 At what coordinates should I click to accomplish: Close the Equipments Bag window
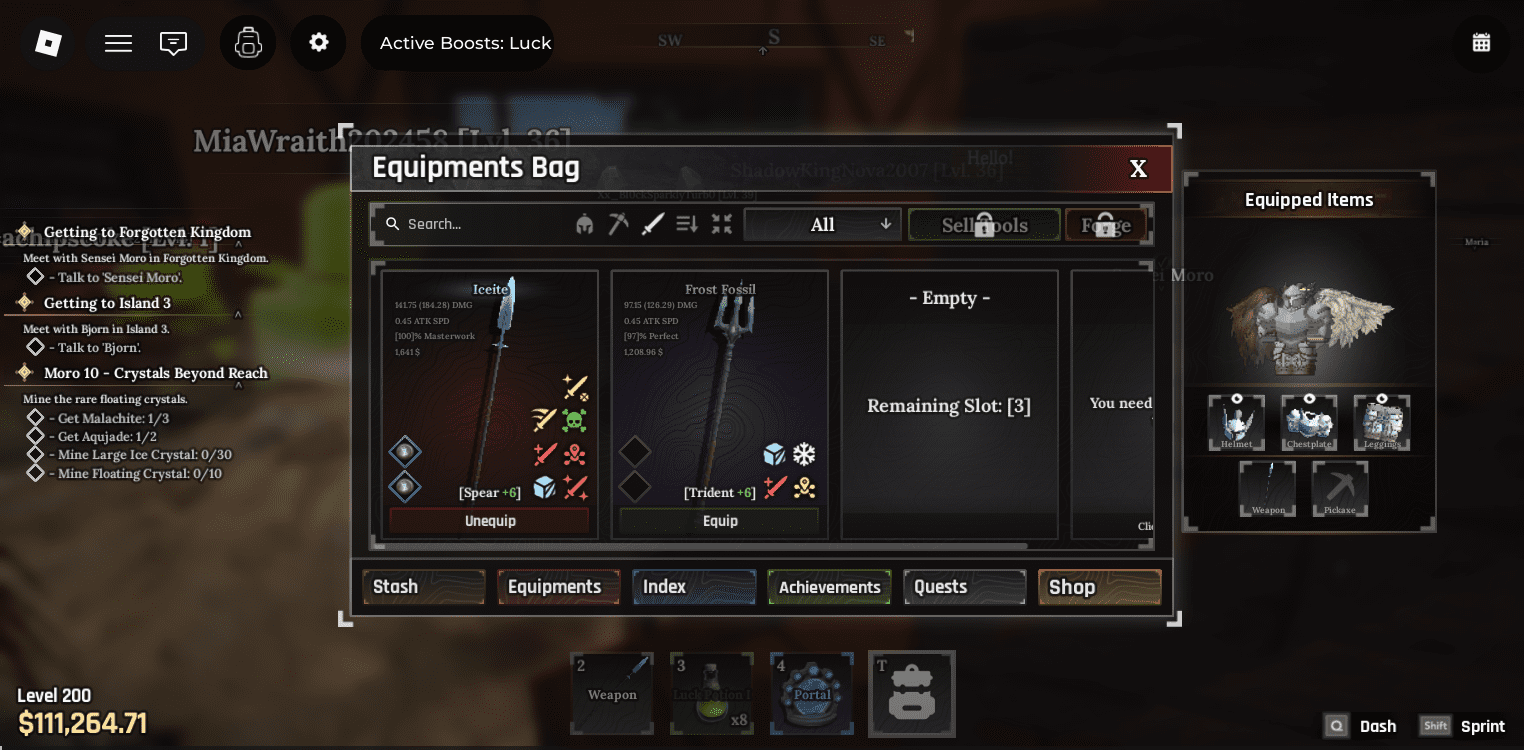coord(1138,169)
